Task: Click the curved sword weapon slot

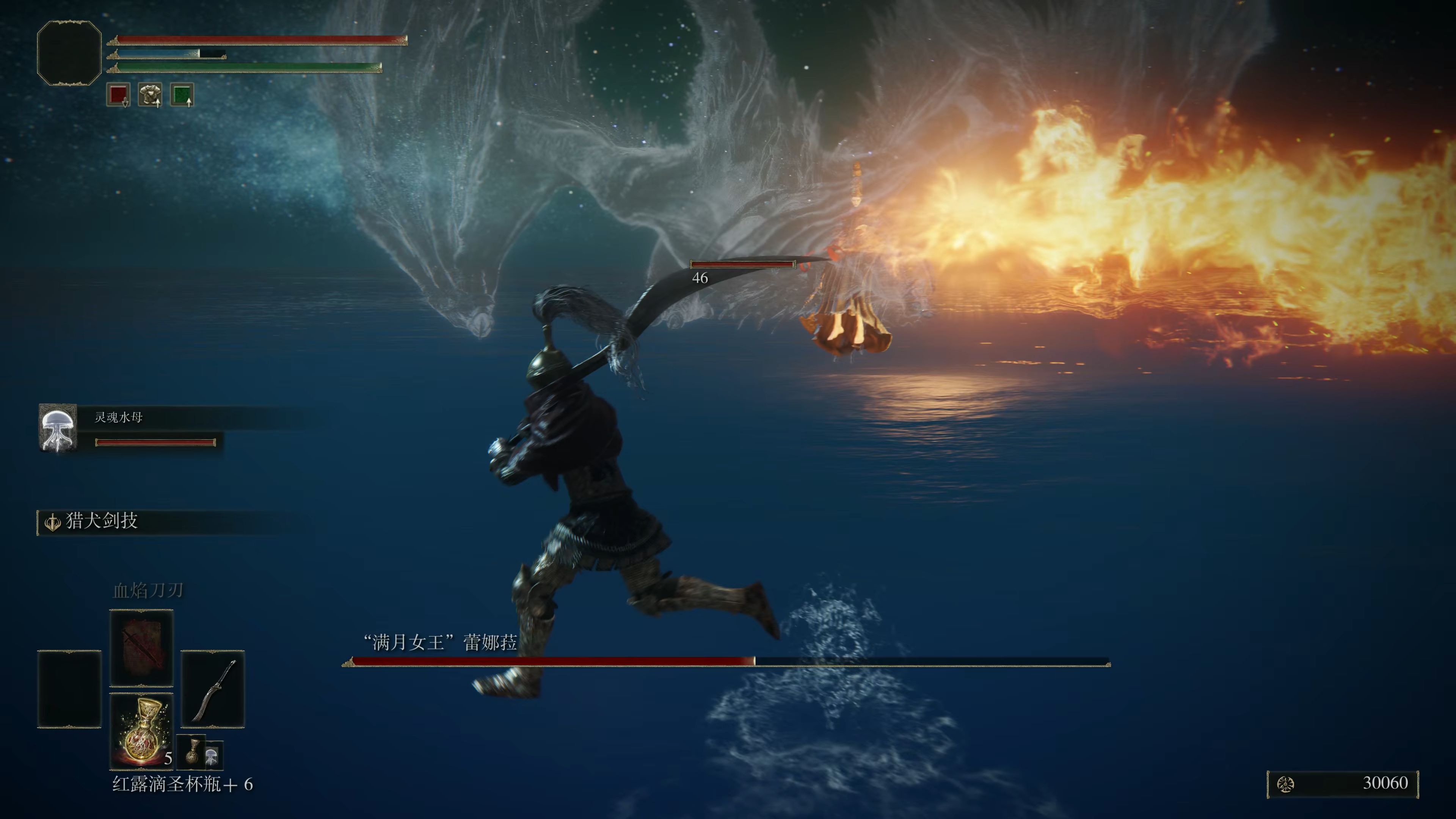Action: click(x=212, y=689)
